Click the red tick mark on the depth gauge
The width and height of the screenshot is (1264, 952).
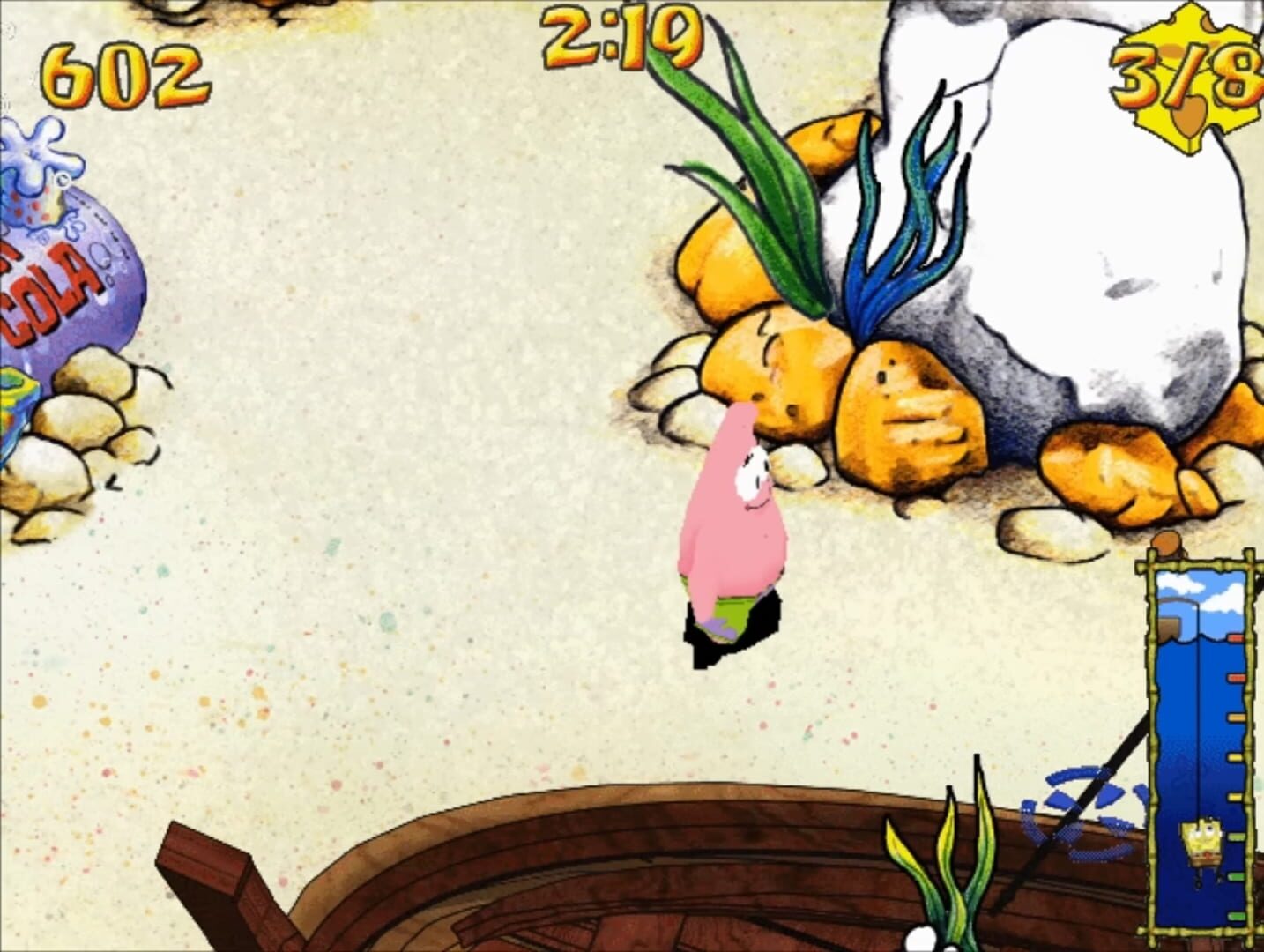tap(1235, 638)
